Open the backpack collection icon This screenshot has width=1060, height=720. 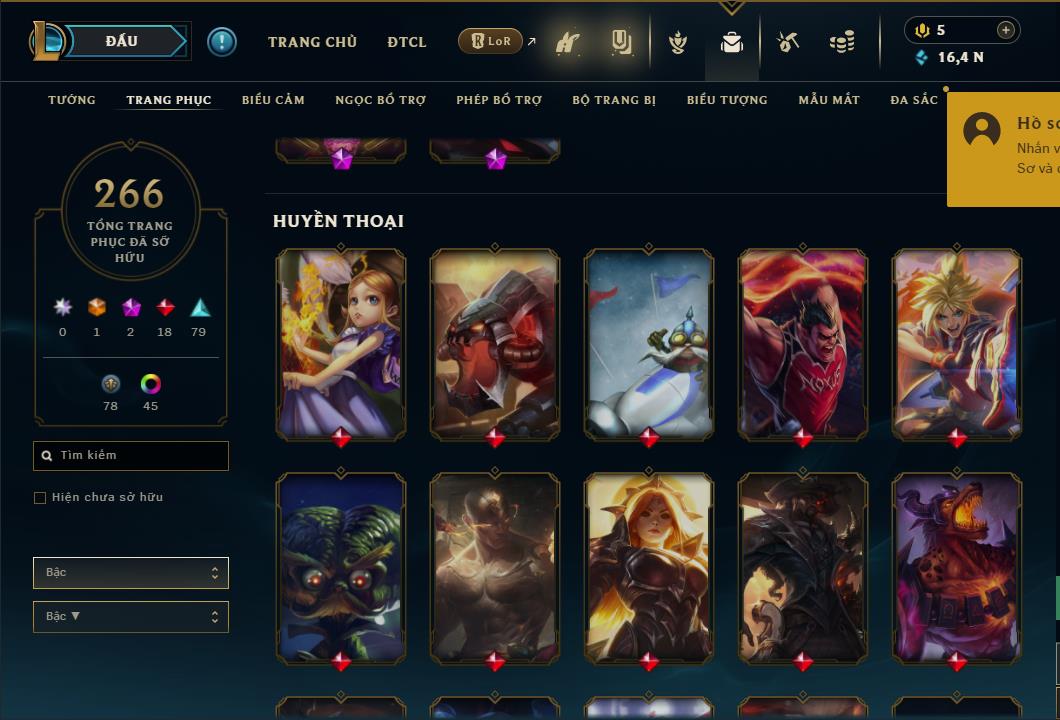(x=732, y=43)
